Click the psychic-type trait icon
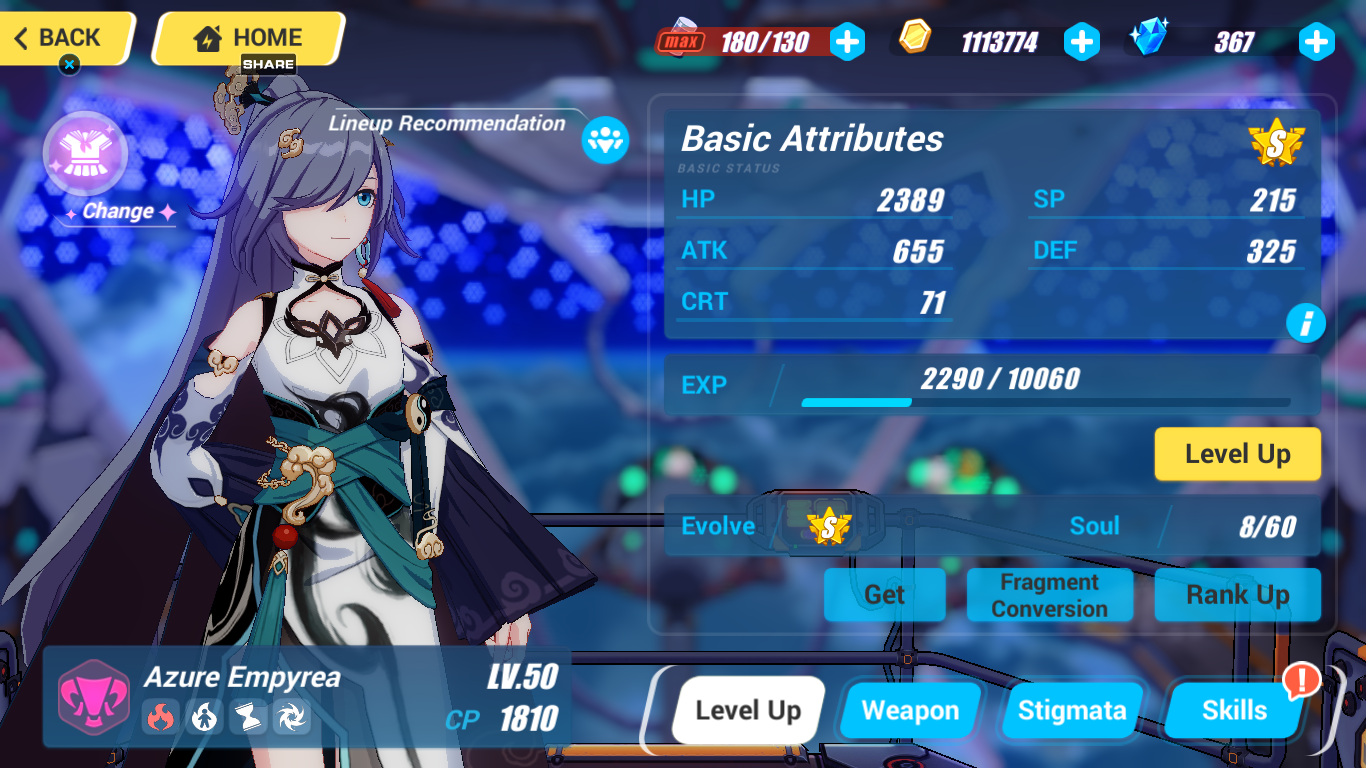 [204, 717]
